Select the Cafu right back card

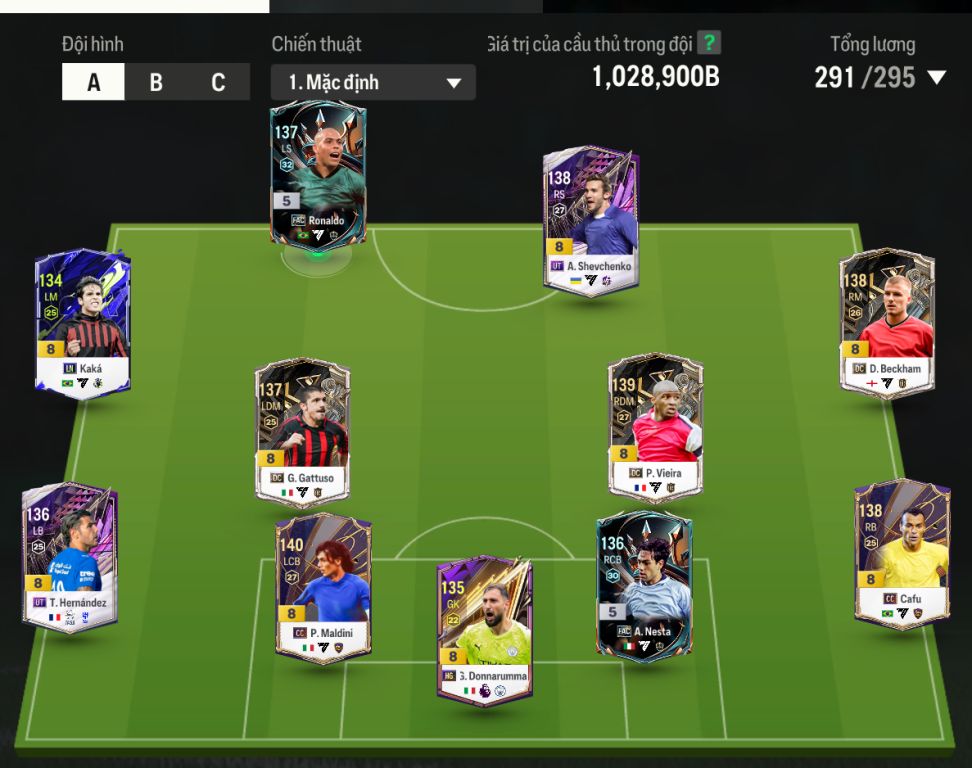902,553
